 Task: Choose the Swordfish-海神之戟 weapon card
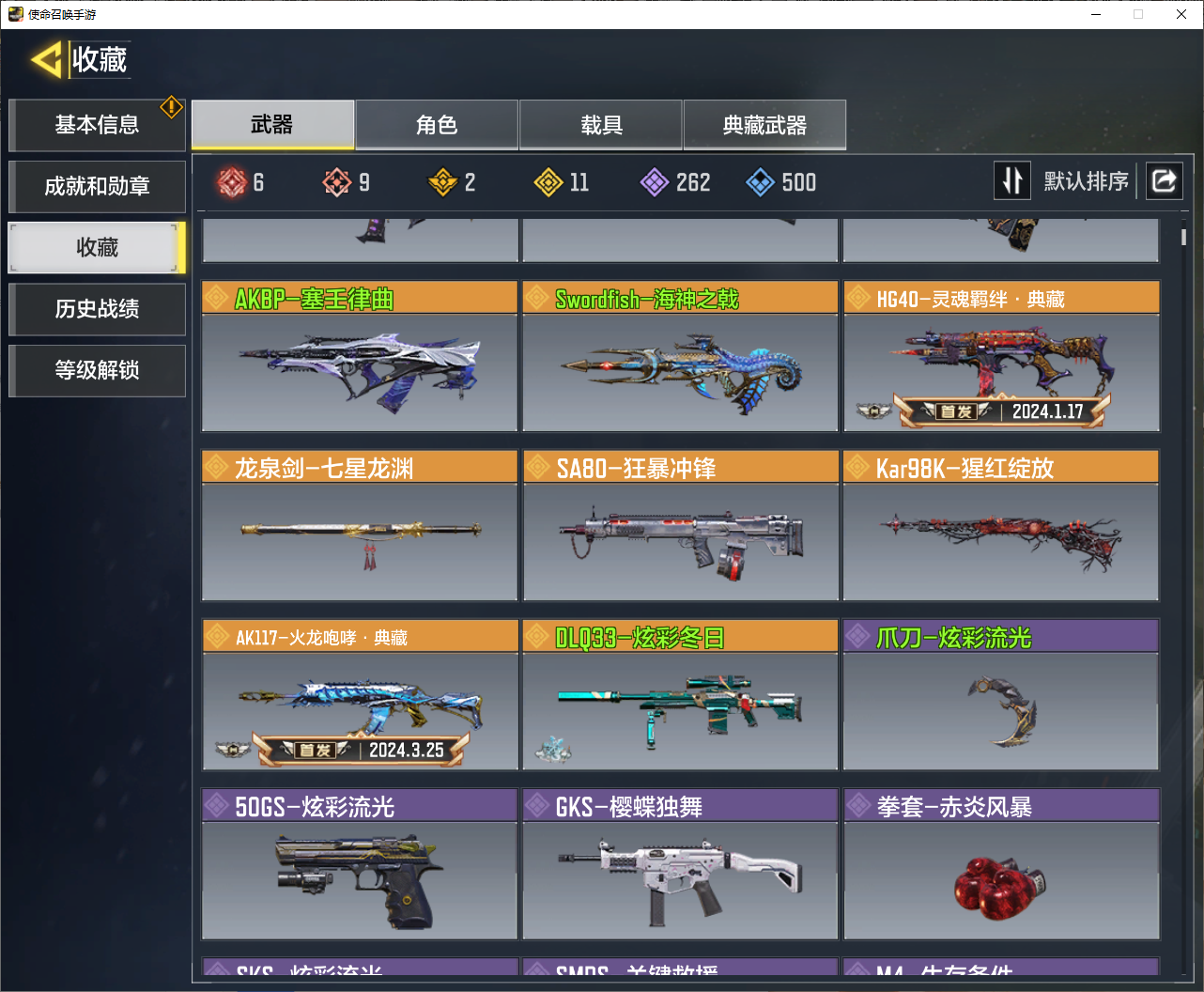click(680, 357)
